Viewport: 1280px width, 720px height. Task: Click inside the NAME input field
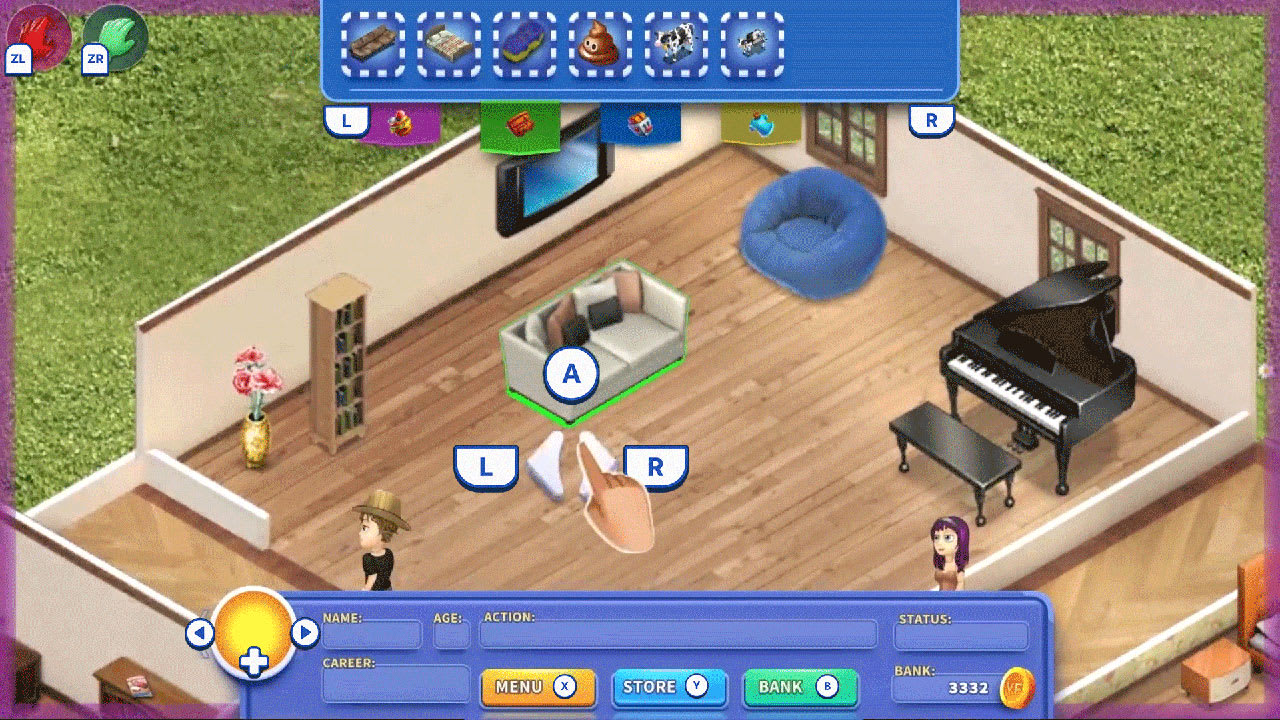[x=372, y=634]
